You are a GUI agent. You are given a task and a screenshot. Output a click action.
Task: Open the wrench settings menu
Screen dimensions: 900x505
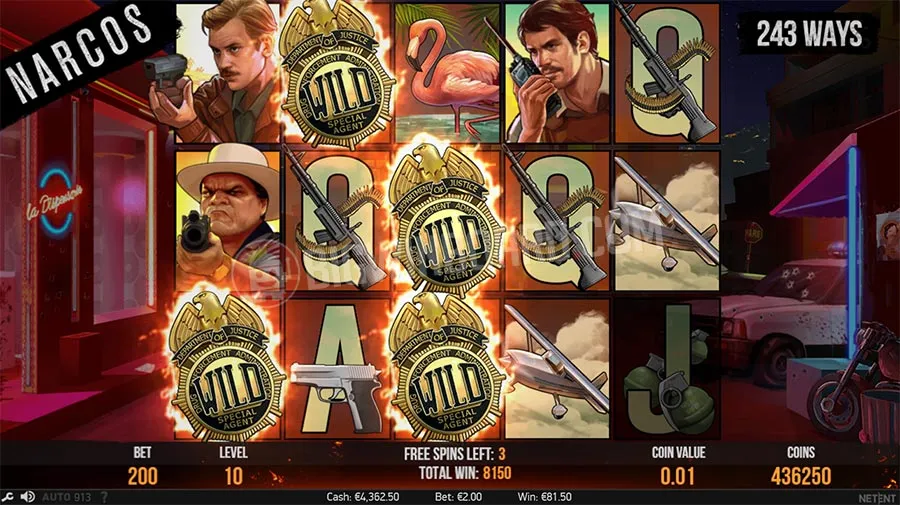8,497
